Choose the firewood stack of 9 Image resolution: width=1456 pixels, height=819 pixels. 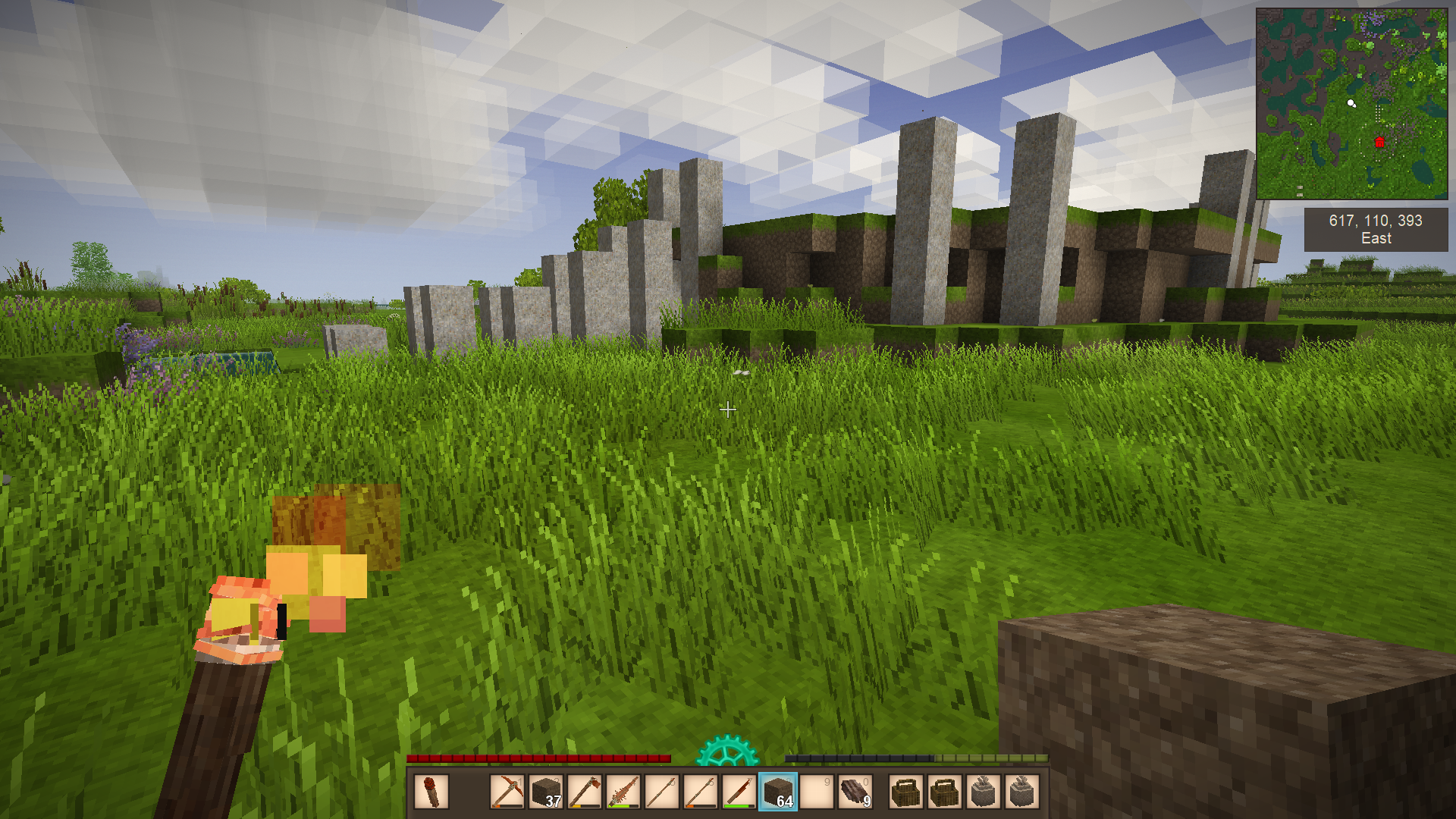coord(855,792)
